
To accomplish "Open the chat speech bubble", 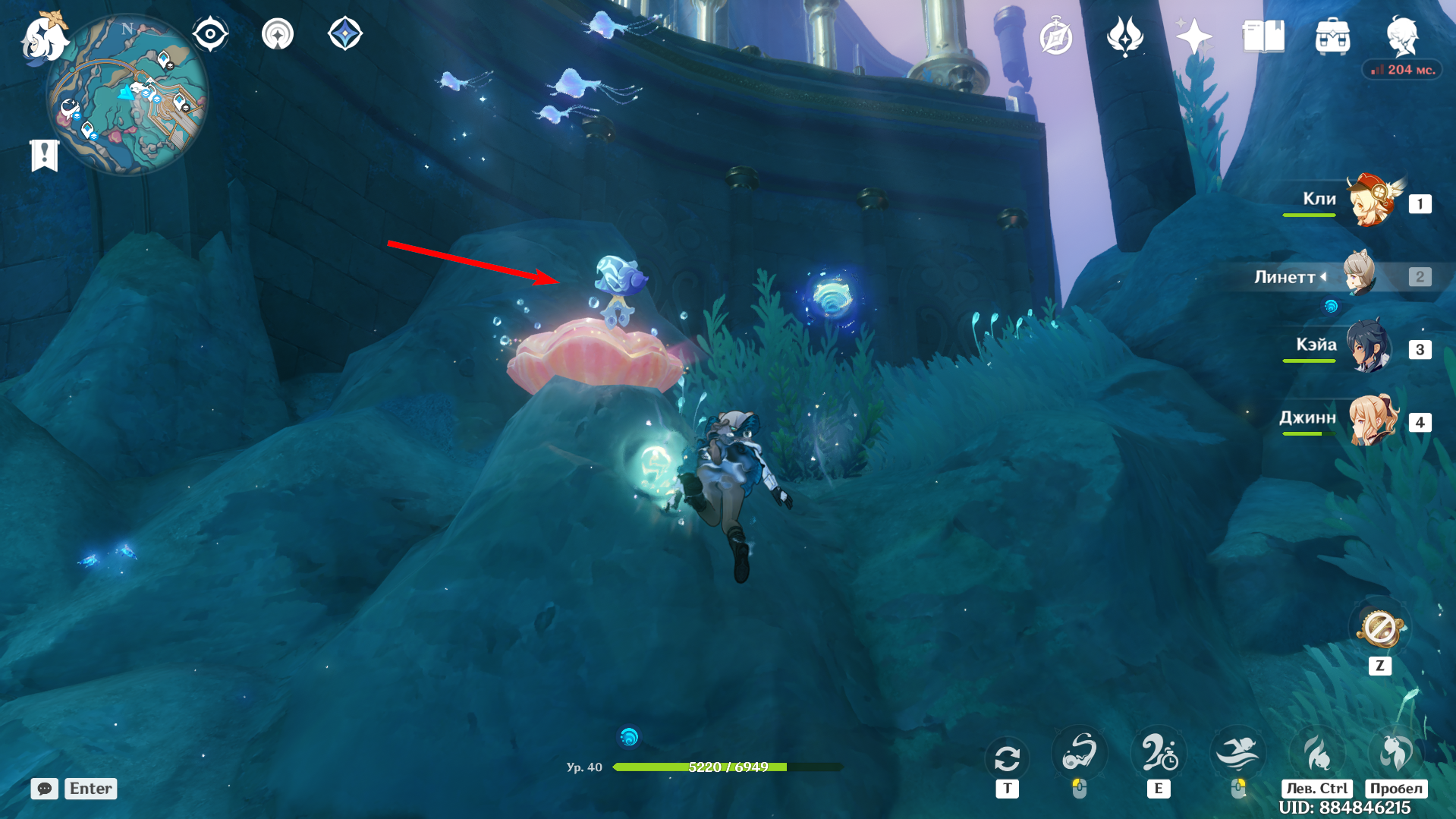I will tap(45, 789).
